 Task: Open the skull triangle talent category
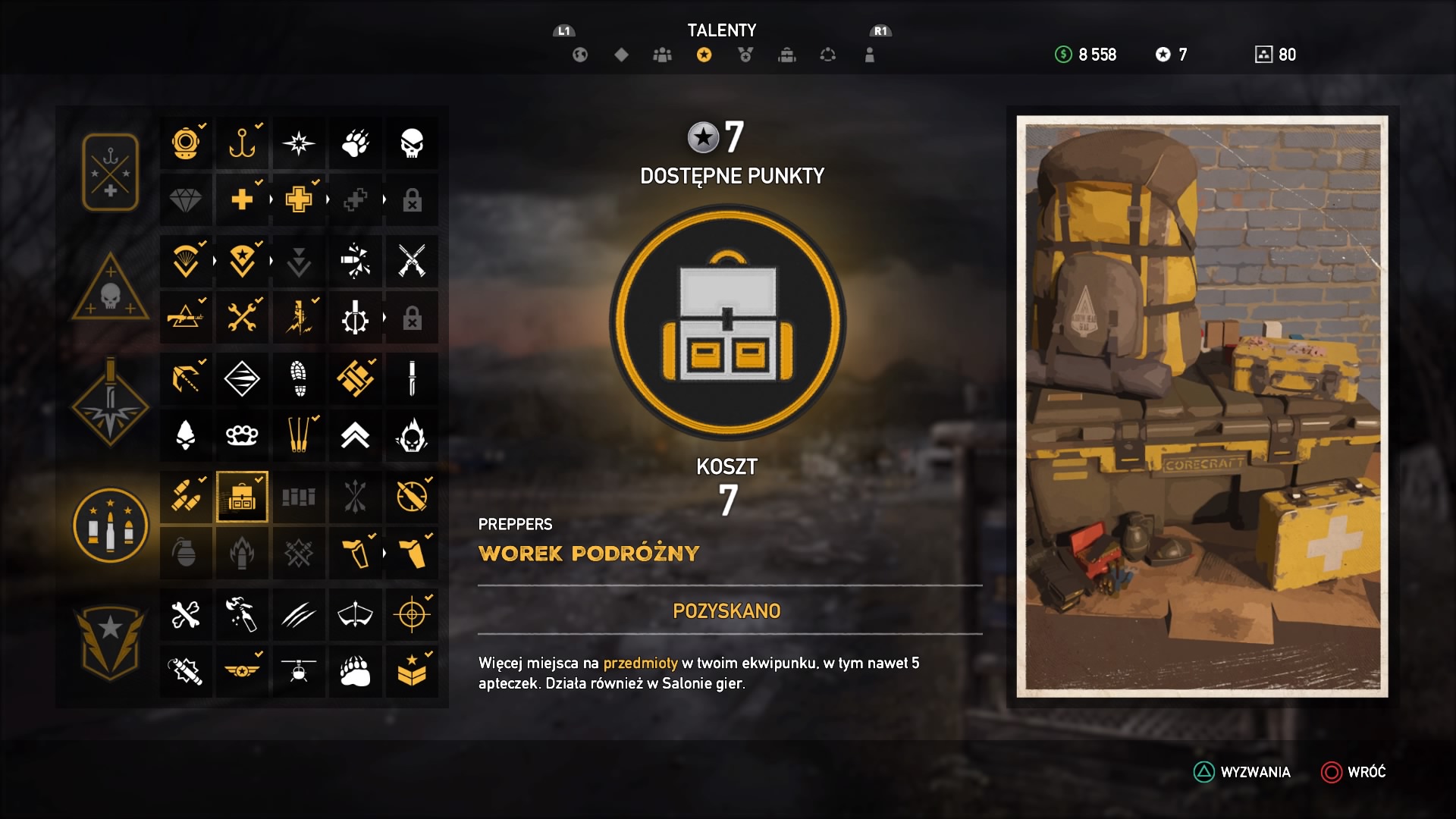(x=111, y=289)
